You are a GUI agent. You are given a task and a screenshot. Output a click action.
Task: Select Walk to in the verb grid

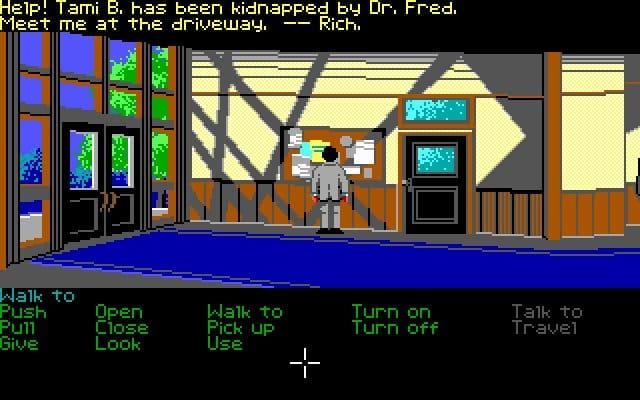coord(245,312)
